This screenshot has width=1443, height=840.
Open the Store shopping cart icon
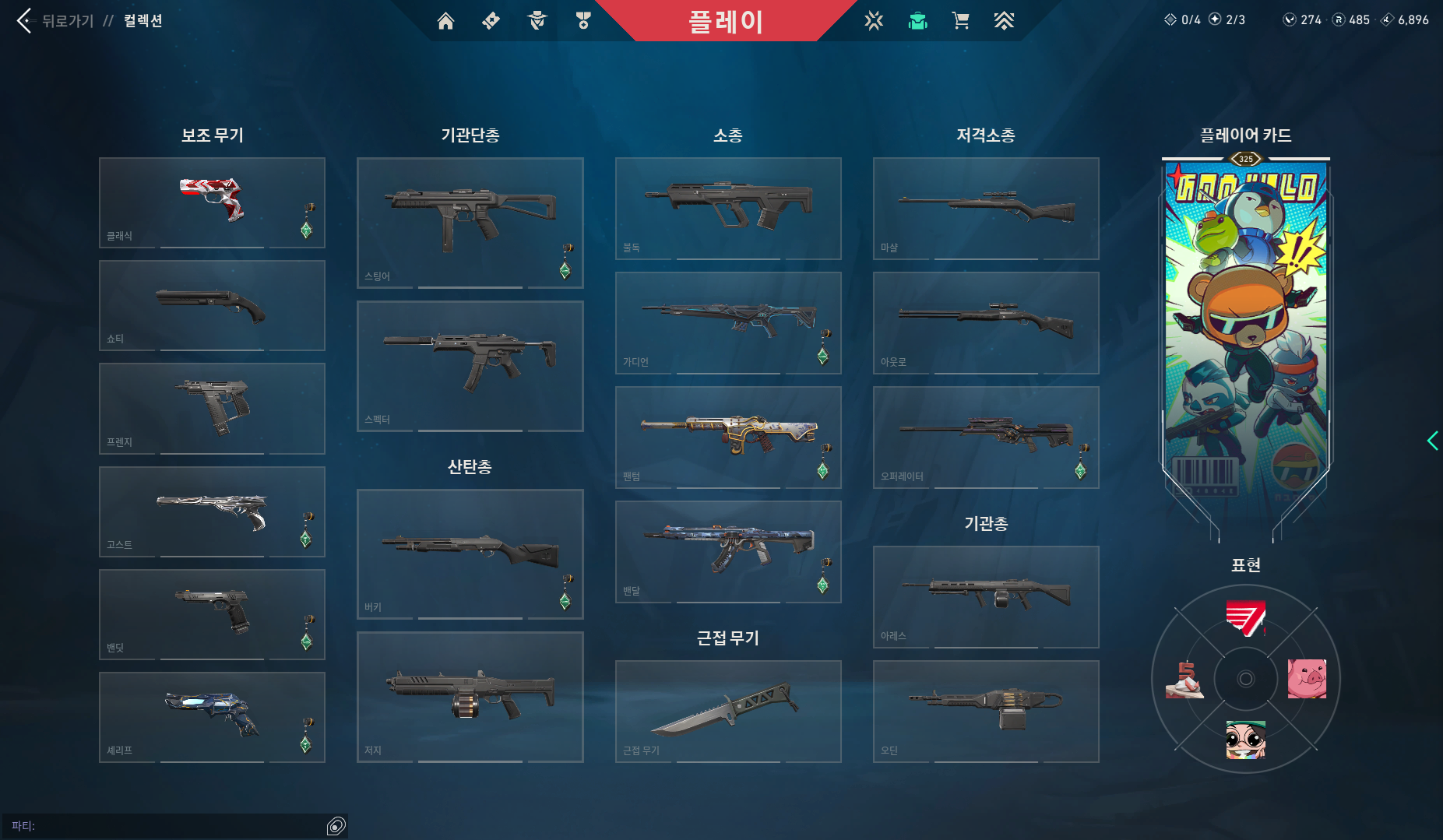(961, 21)
